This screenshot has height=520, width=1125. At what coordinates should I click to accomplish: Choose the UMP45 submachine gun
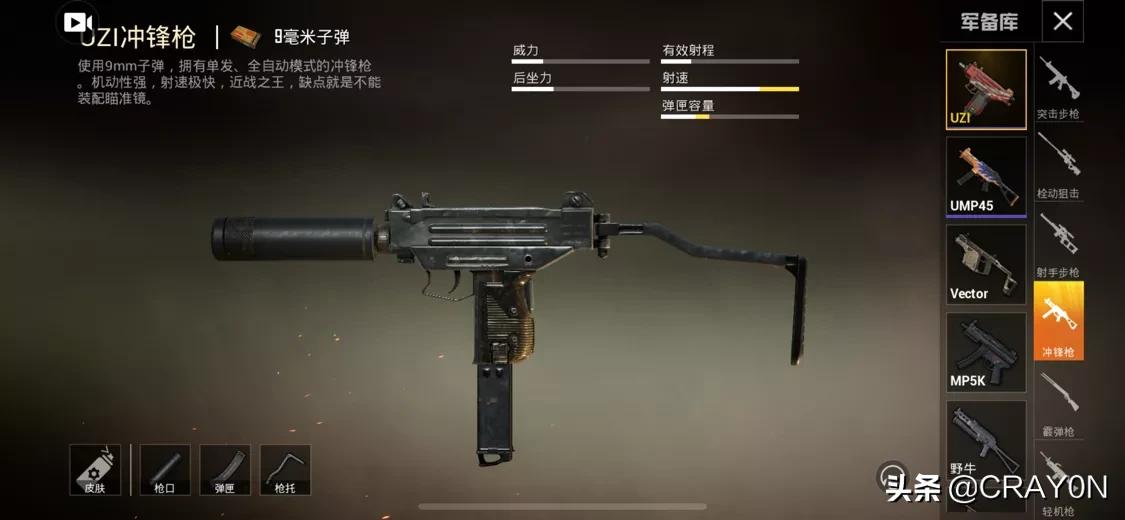[985, 176]
